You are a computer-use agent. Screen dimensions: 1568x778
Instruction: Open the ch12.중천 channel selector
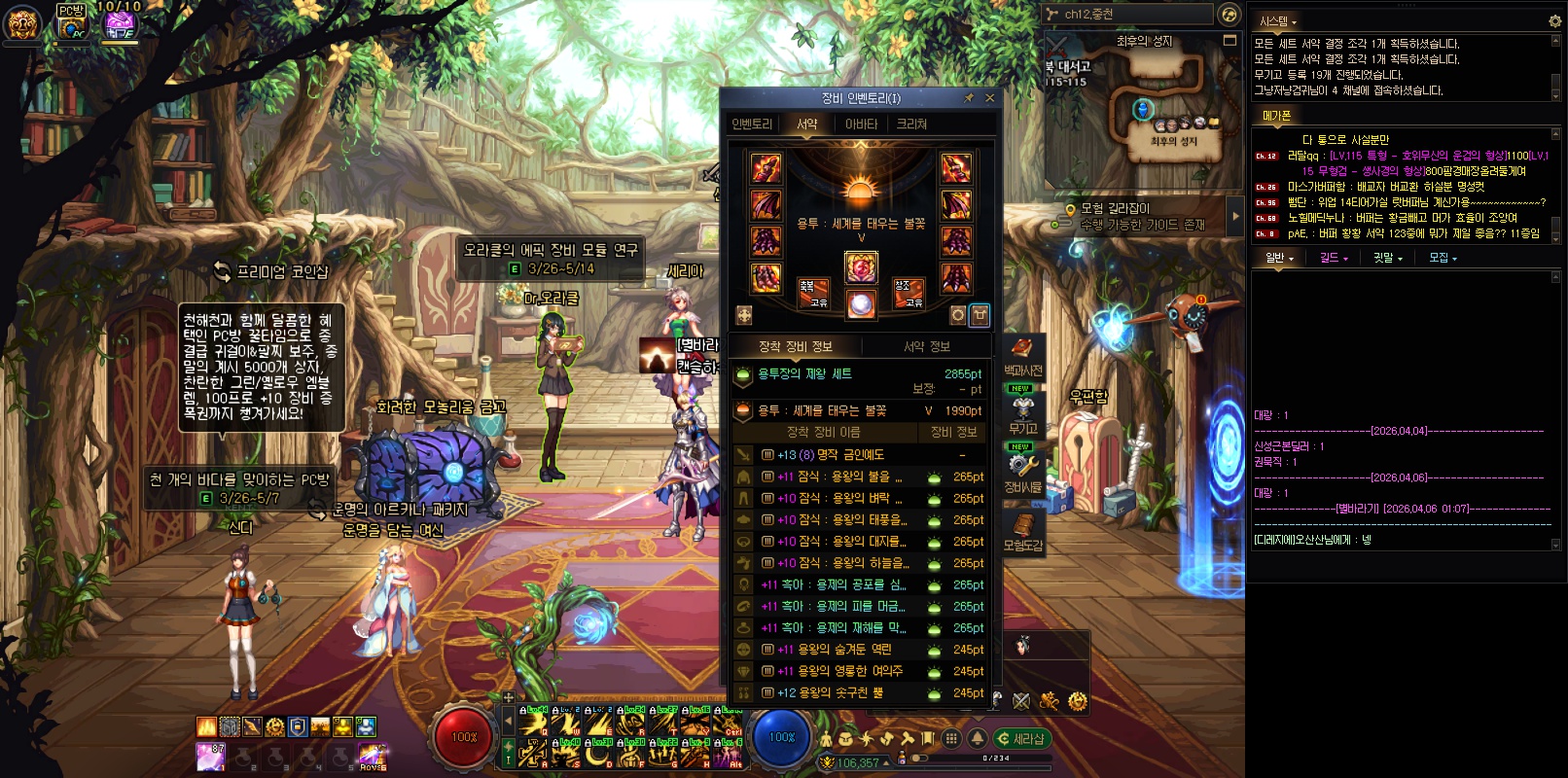(1128, 15)
